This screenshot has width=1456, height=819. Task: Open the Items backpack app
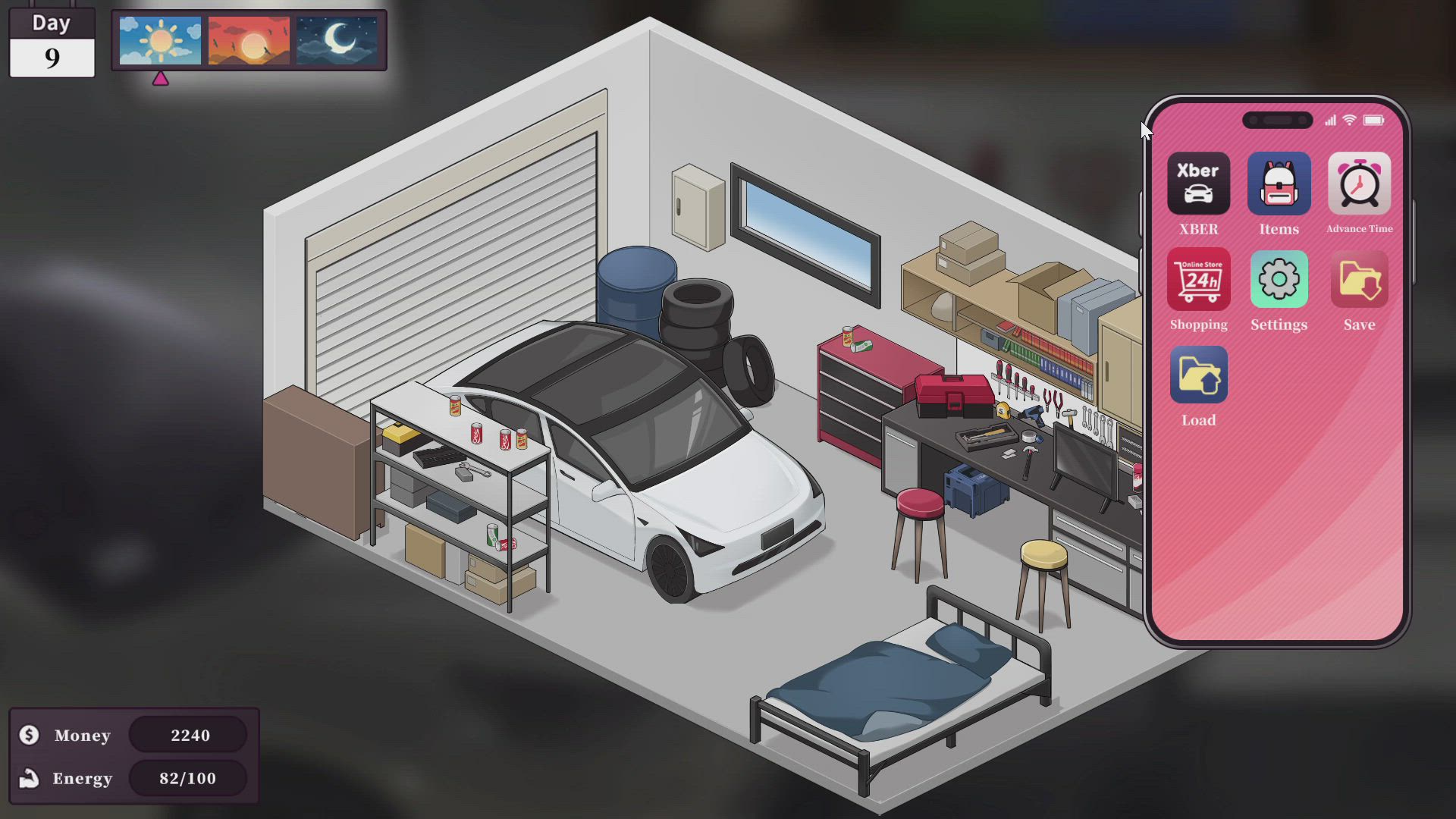click(1279, 184)
